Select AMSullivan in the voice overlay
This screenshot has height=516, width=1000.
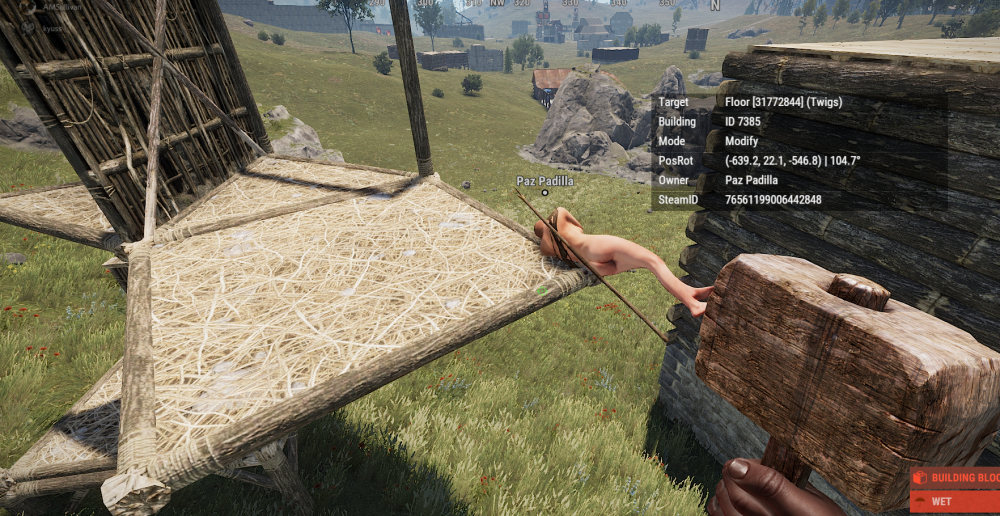64,6
